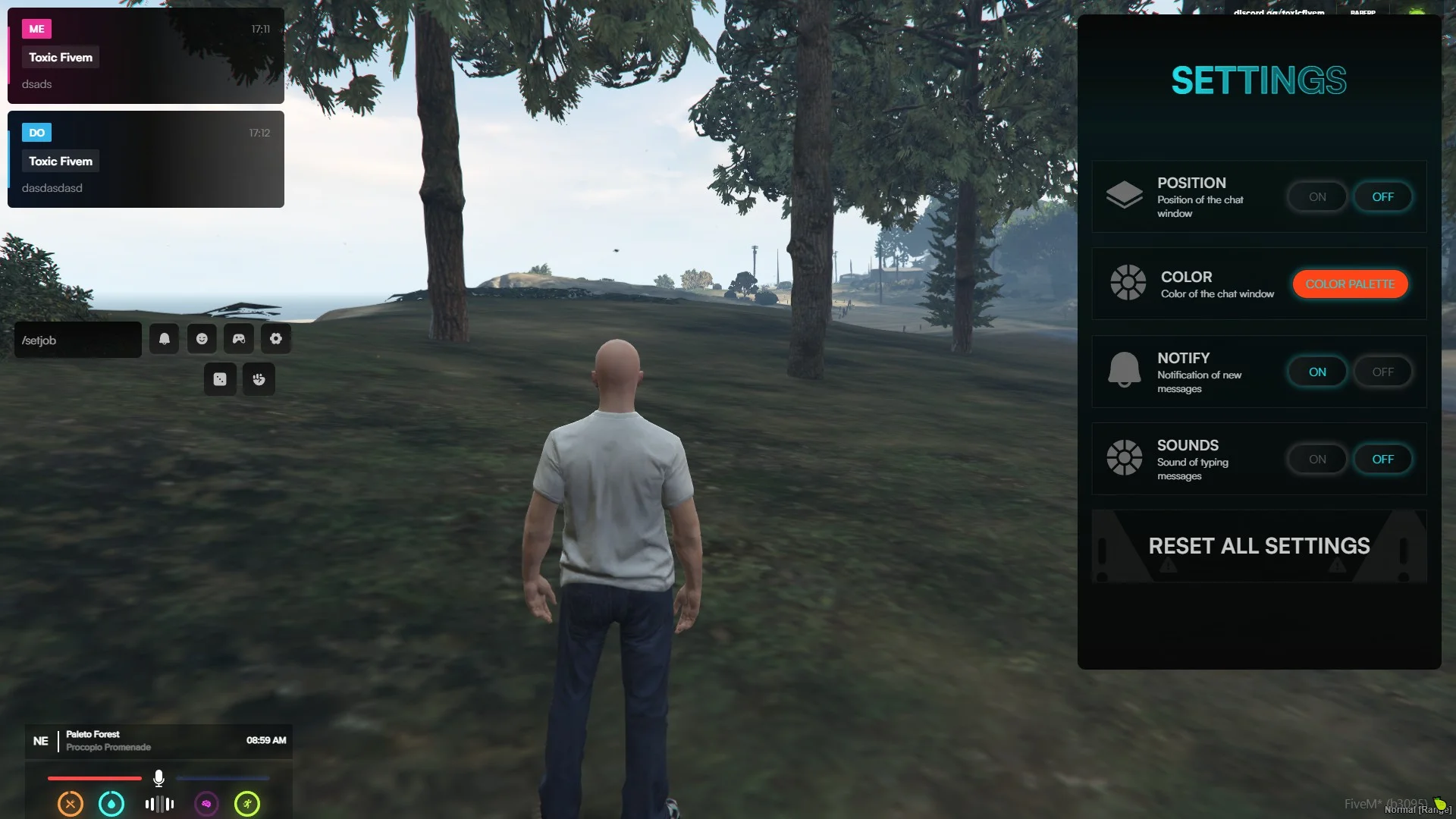1456x819 pixels.
Task: Select OFF for chat Position
Action: 1382,197
